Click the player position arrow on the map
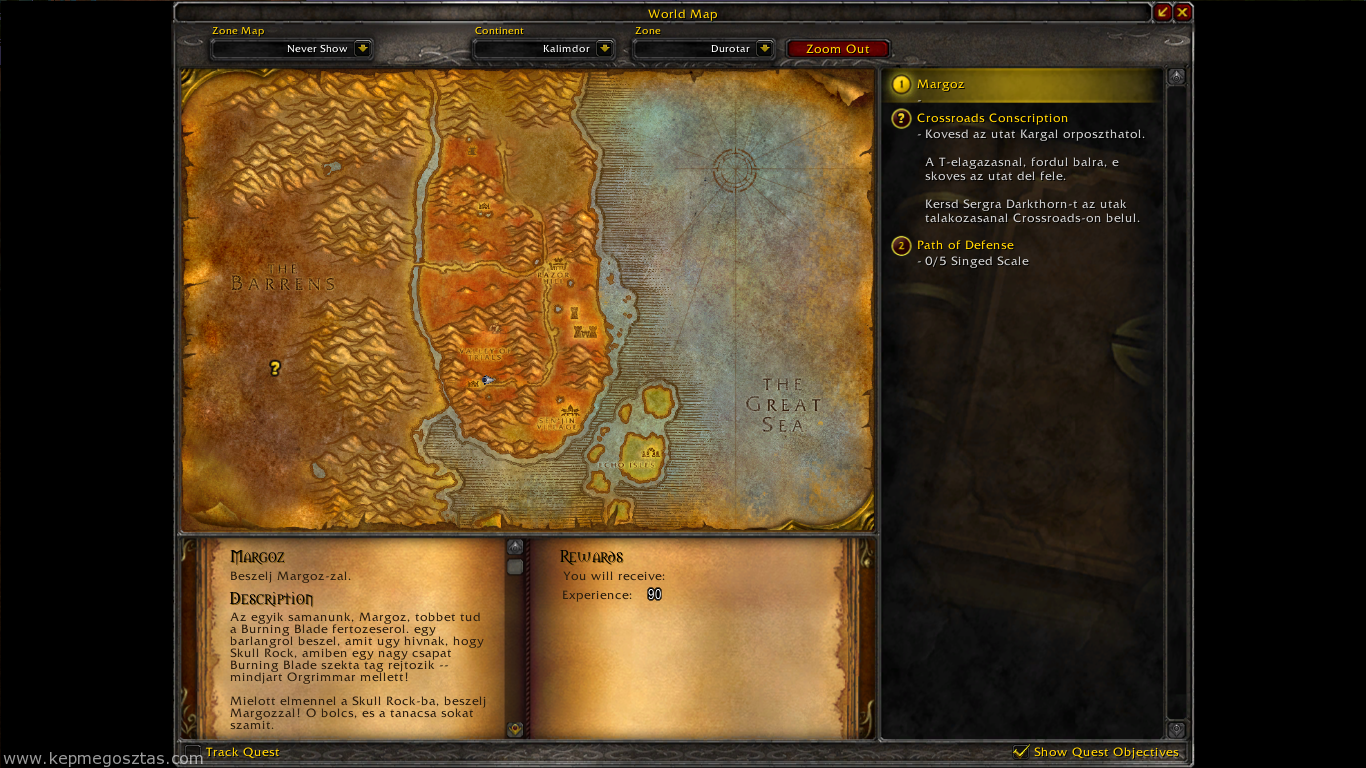This screenshot has width=1366, height=768. tap(487, 380)
